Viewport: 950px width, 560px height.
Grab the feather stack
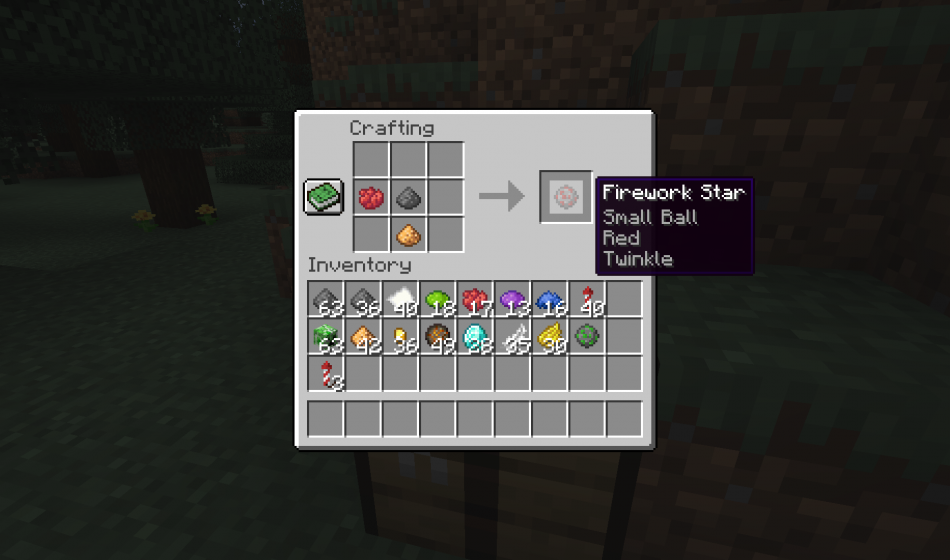click(512, 337)
